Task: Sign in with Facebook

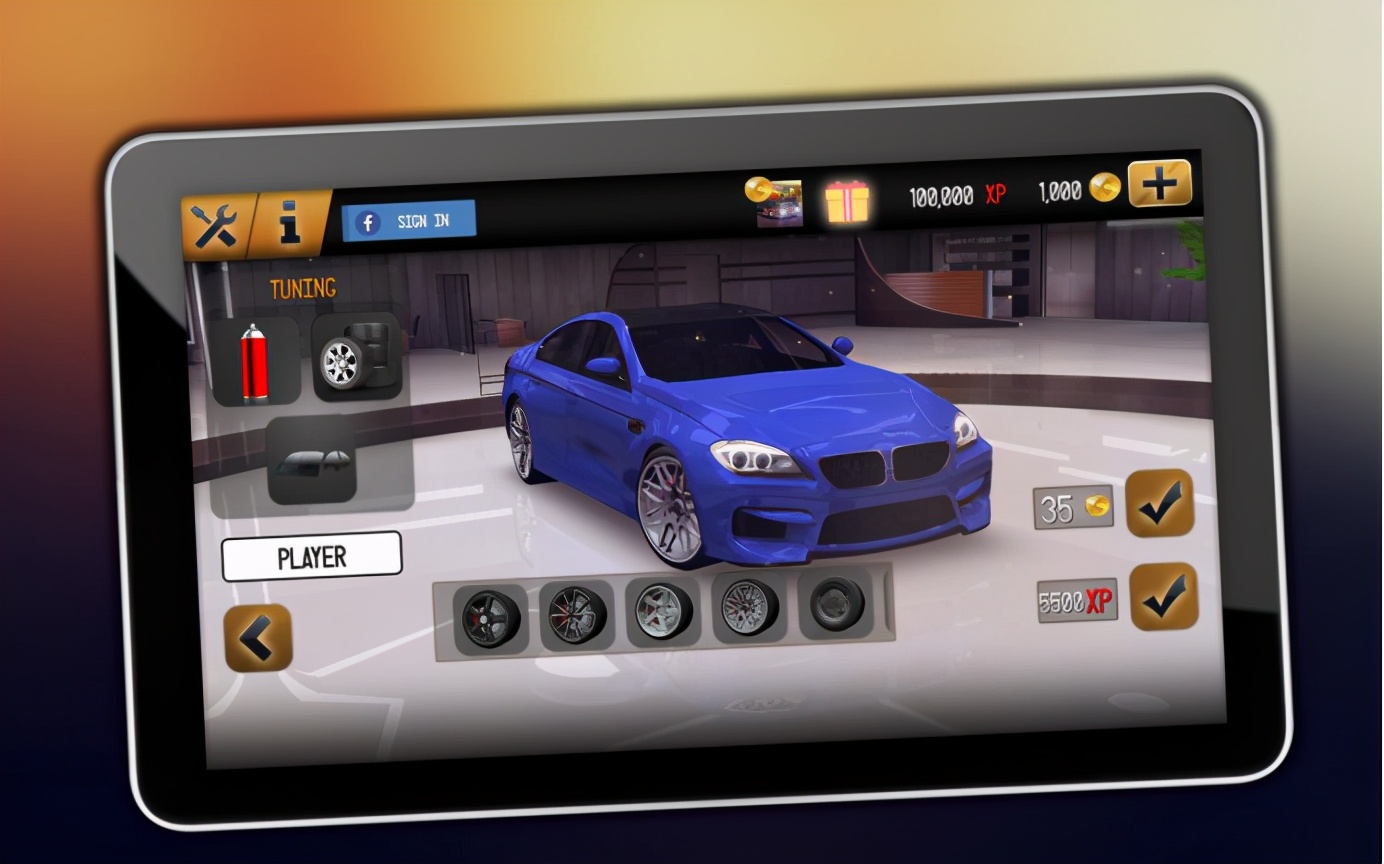Action: tap(409, 221)
